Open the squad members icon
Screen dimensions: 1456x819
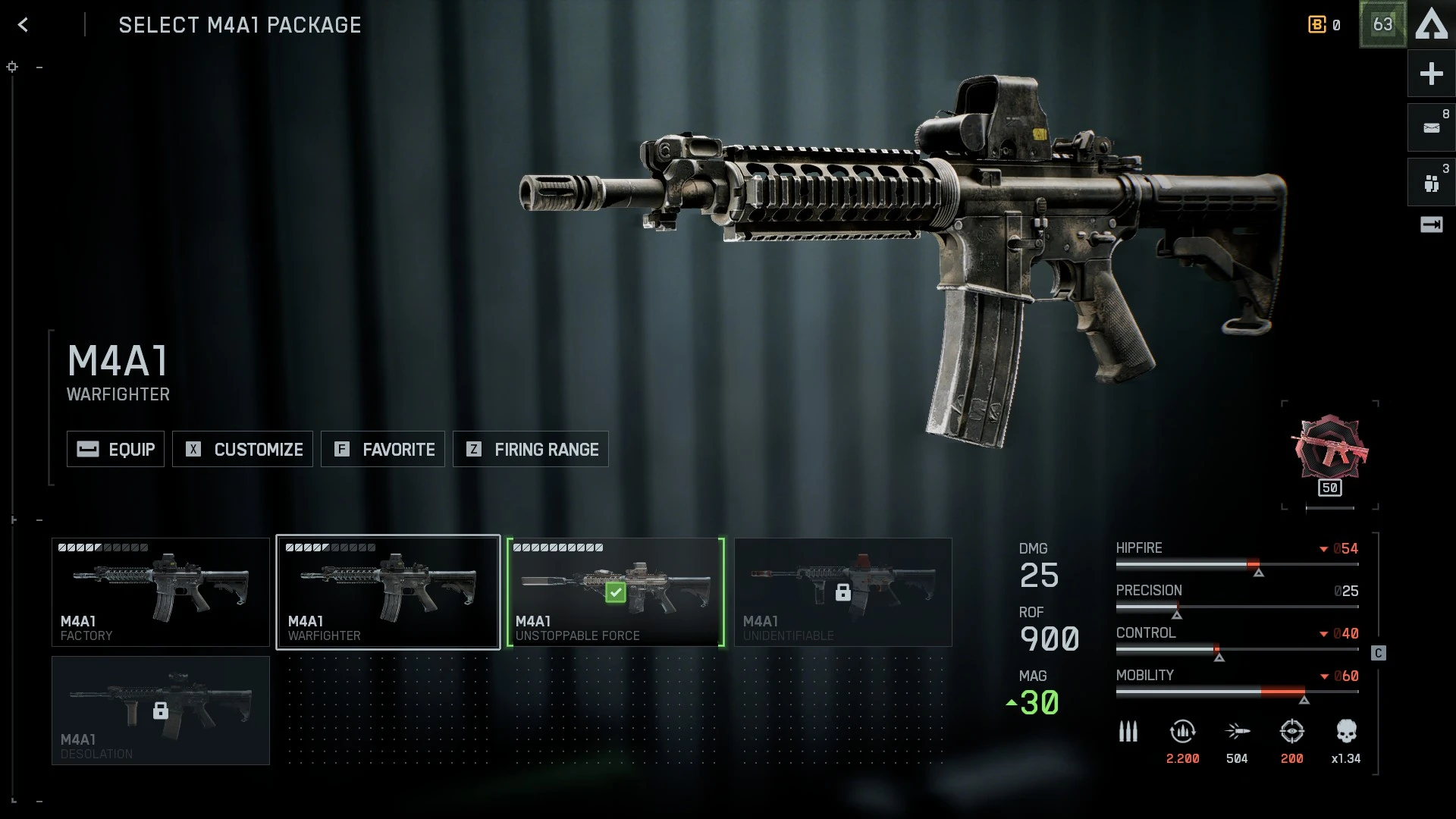pyautogui.click(x=1431, y=183)
